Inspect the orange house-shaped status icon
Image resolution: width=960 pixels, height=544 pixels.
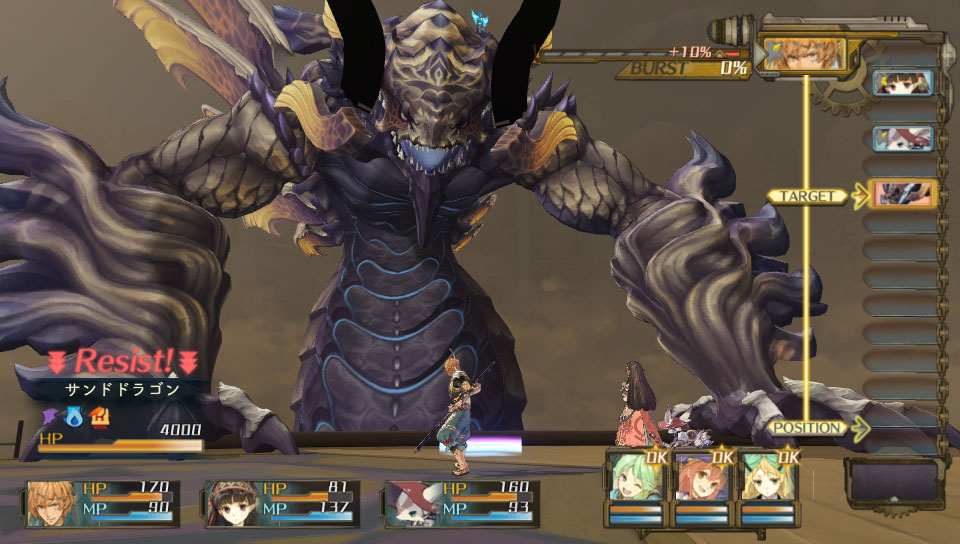coord(100,414)
